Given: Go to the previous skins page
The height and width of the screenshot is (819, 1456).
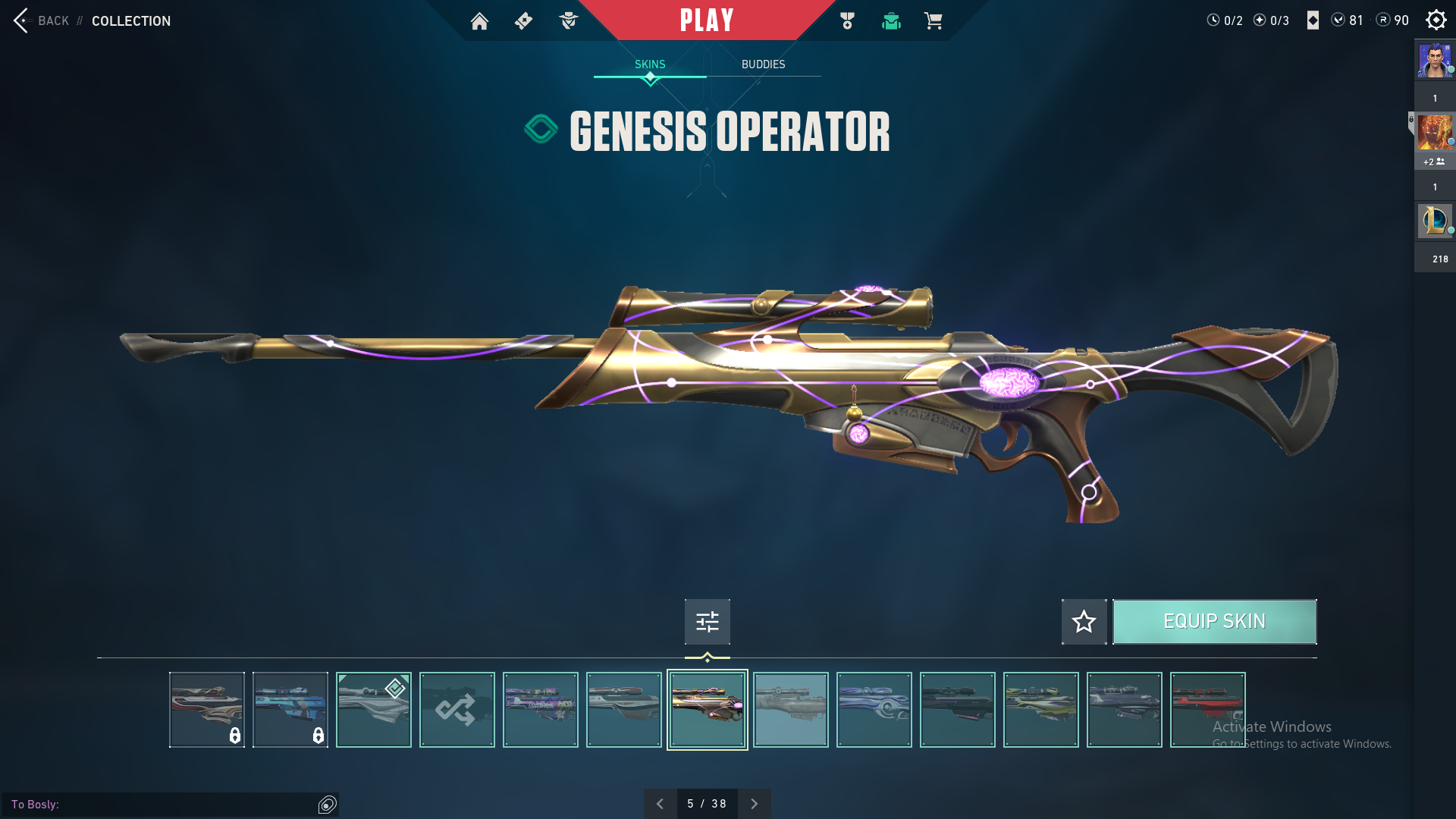Looking at the screenshot, I should coord(660,804).
